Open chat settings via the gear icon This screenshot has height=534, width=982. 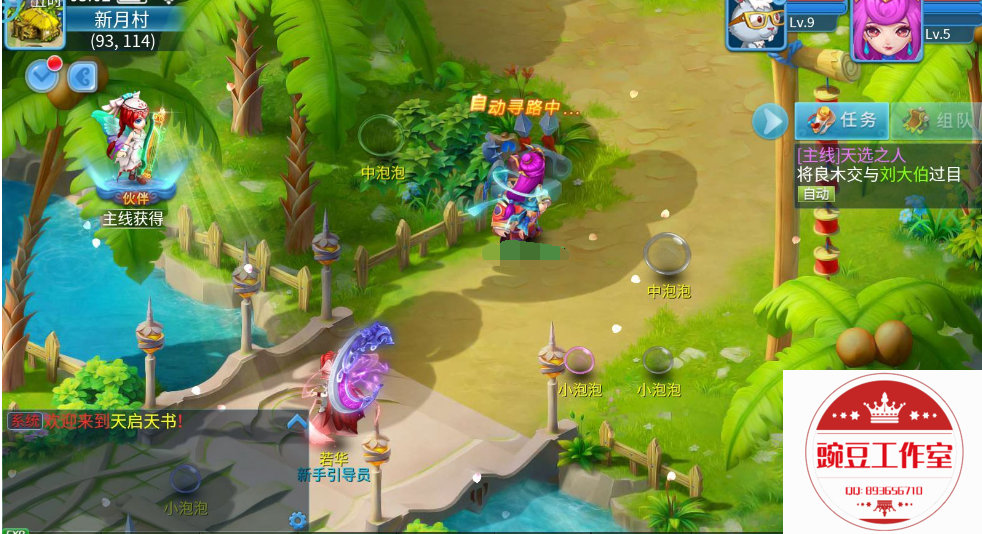pyautogui.click(x=297, y=519)
